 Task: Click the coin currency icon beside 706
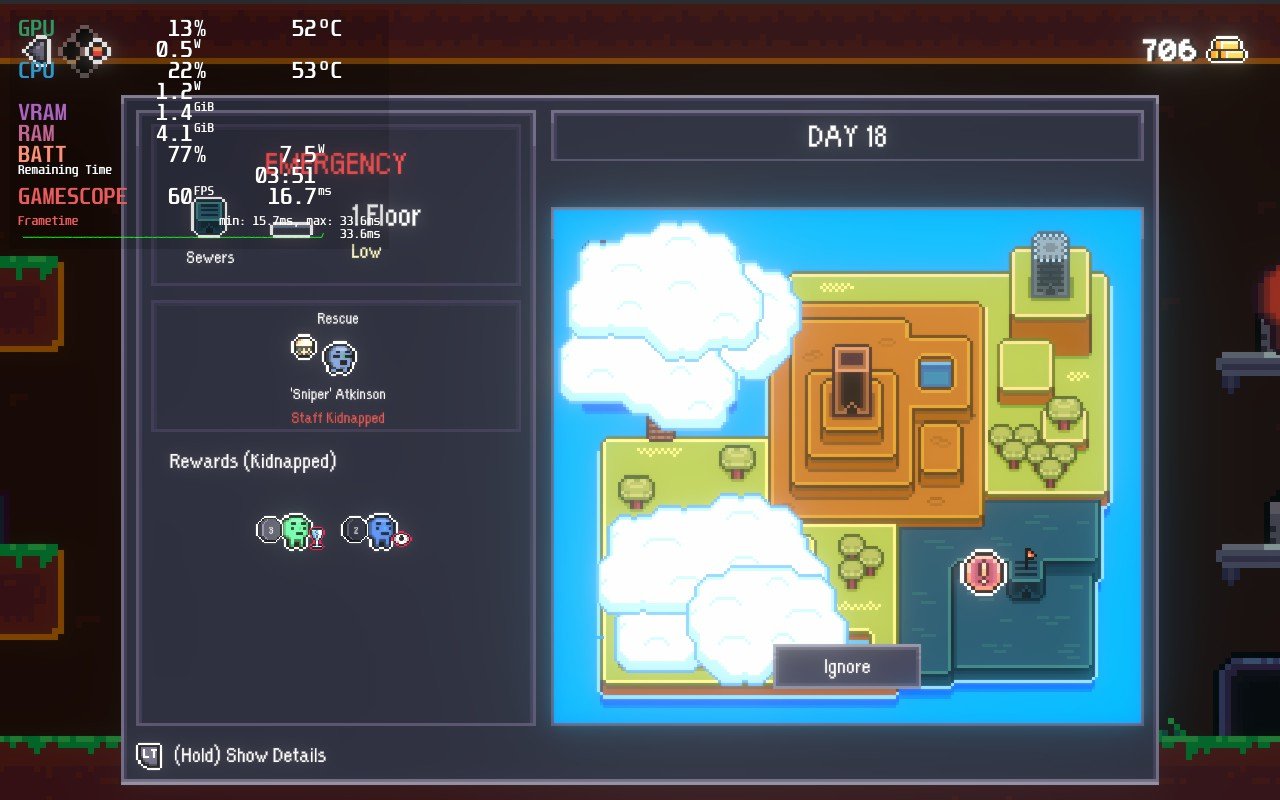coord(1228,50)
